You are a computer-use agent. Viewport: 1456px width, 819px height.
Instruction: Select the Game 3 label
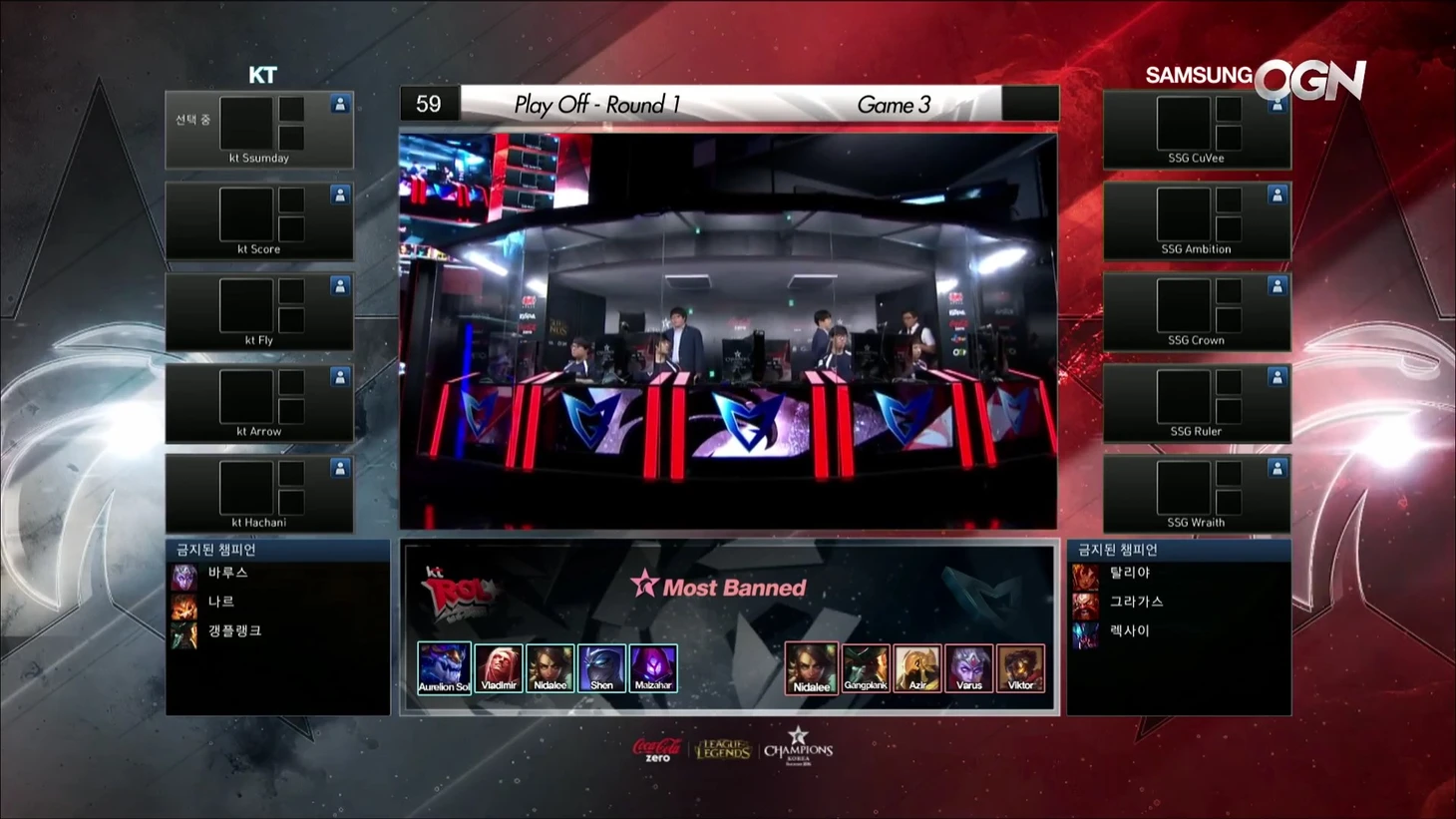[895, 104]
